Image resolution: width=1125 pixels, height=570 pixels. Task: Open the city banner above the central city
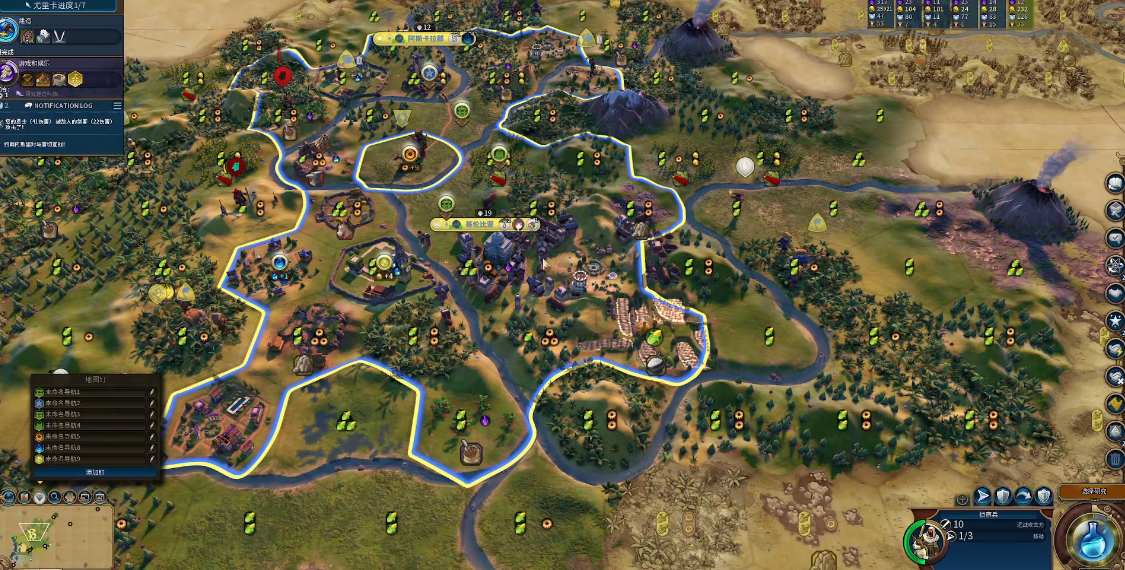(x=485, y=225)
